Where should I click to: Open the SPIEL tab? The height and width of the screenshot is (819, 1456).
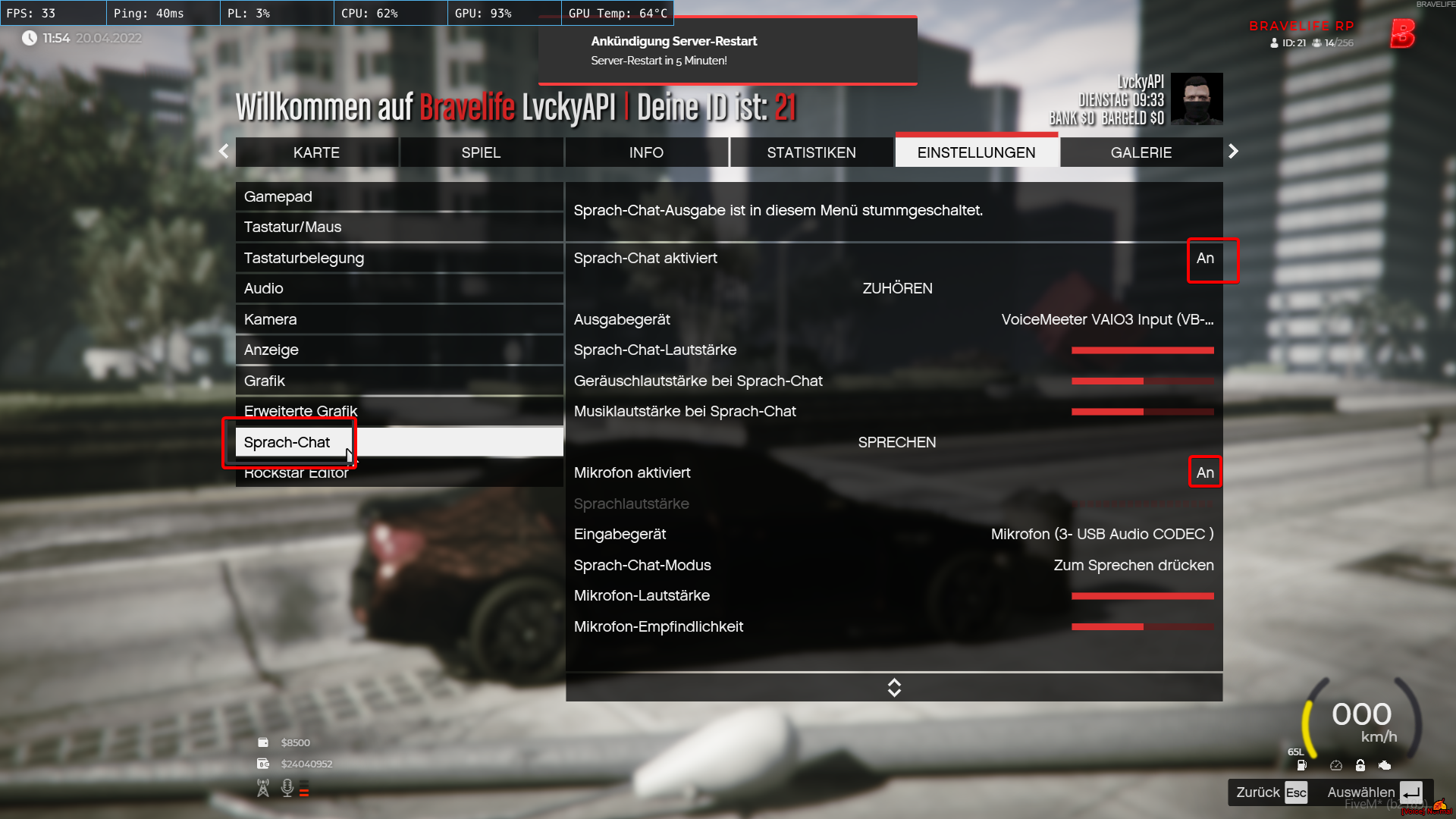click(x=481, y=152)
